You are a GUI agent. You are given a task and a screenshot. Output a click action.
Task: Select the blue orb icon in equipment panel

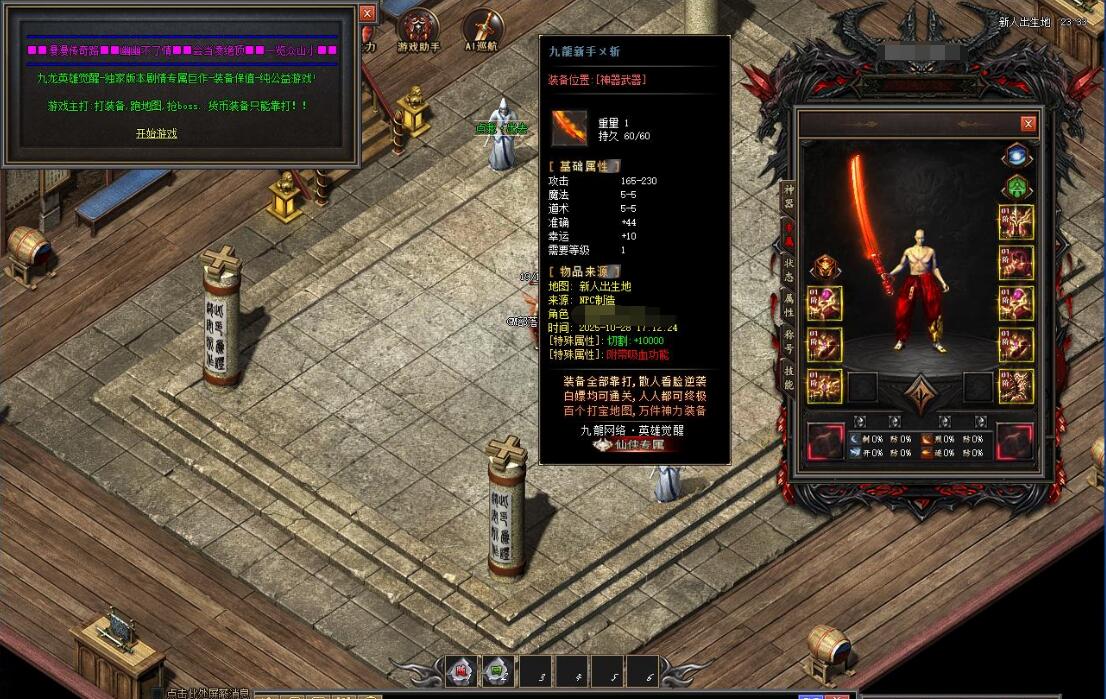pyautogui.click(x=1017, y=155)
